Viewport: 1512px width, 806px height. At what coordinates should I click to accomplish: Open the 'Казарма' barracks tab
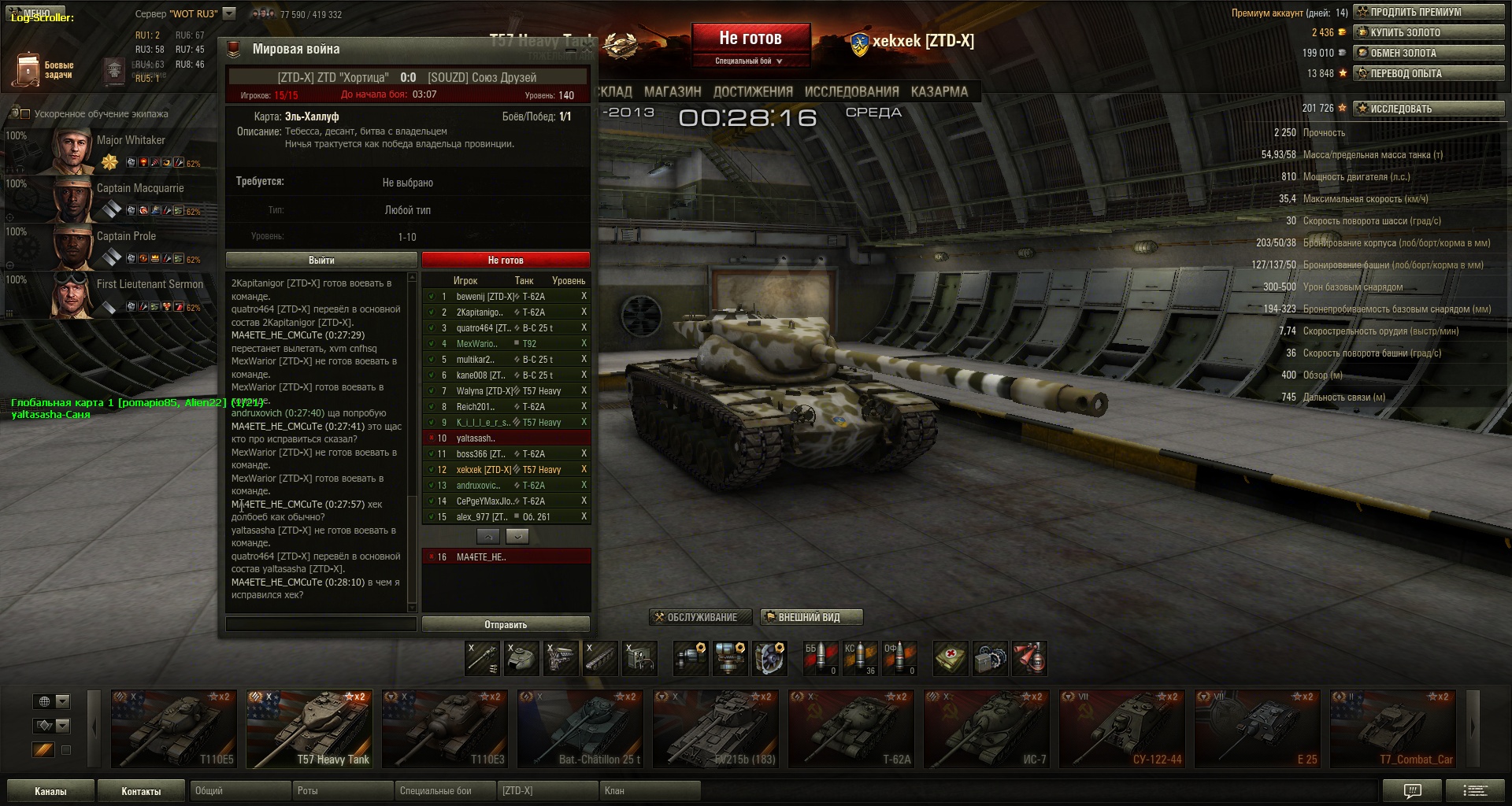(x=939, y=92)
